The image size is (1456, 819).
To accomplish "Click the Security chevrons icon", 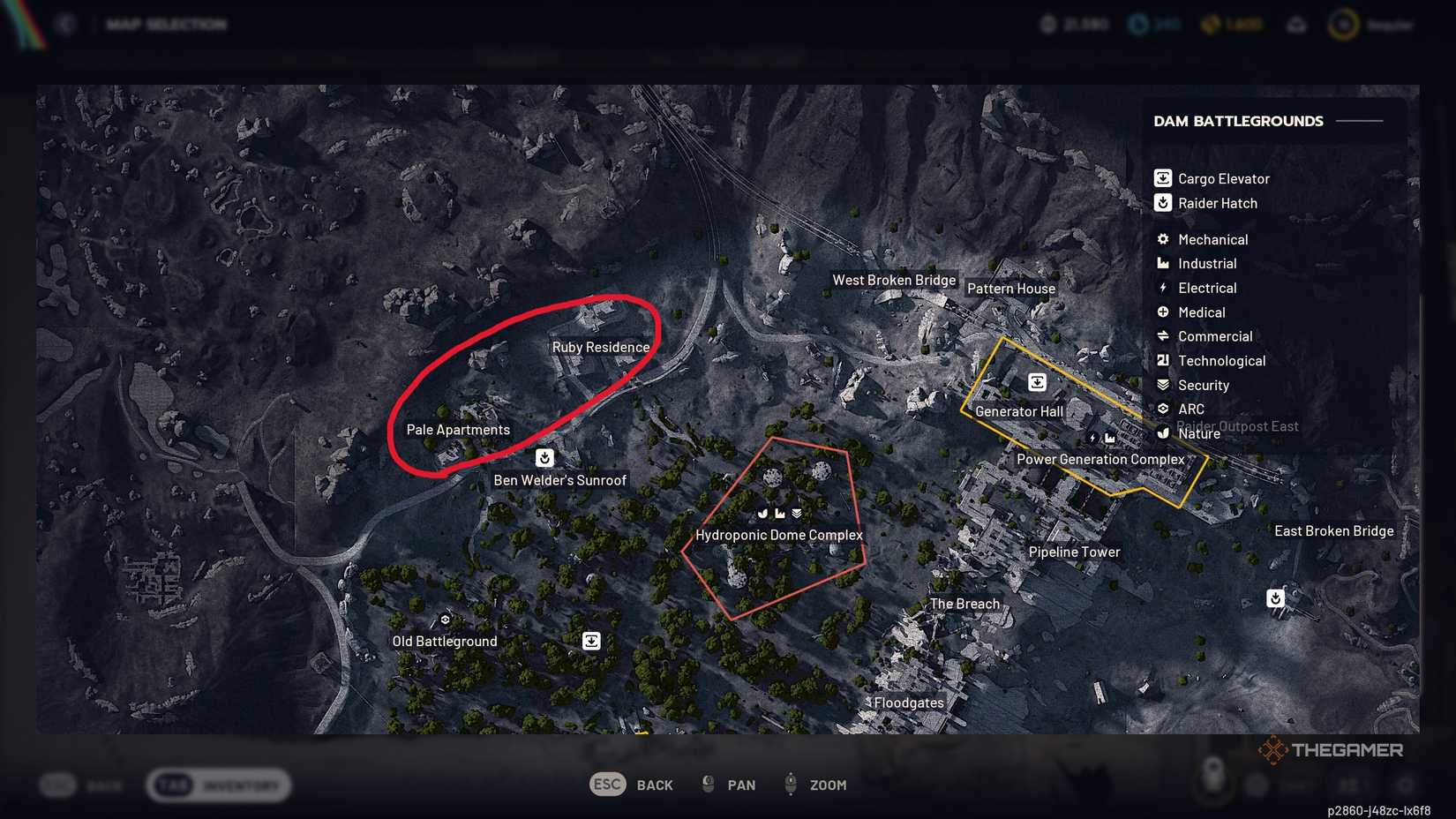I will [1162, 385].
